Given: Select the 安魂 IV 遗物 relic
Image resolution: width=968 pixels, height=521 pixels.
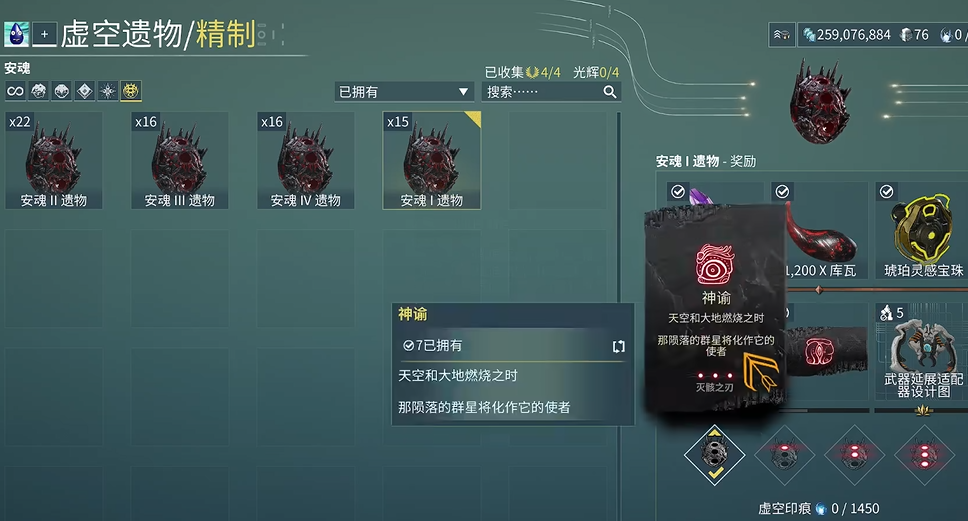Looking at the screenshot, I should 305,160.
